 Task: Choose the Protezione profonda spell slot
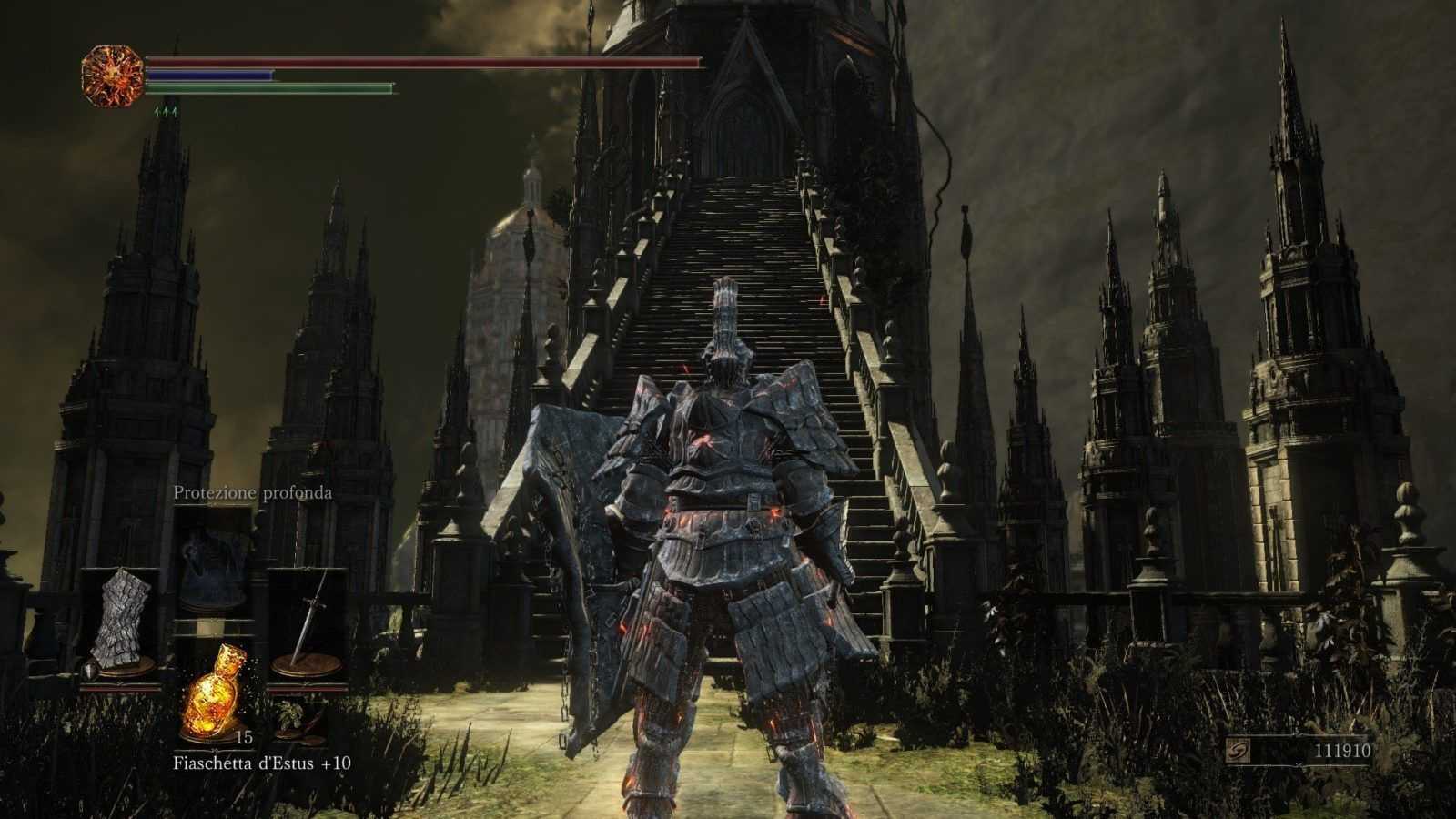(x=214, y=557)
